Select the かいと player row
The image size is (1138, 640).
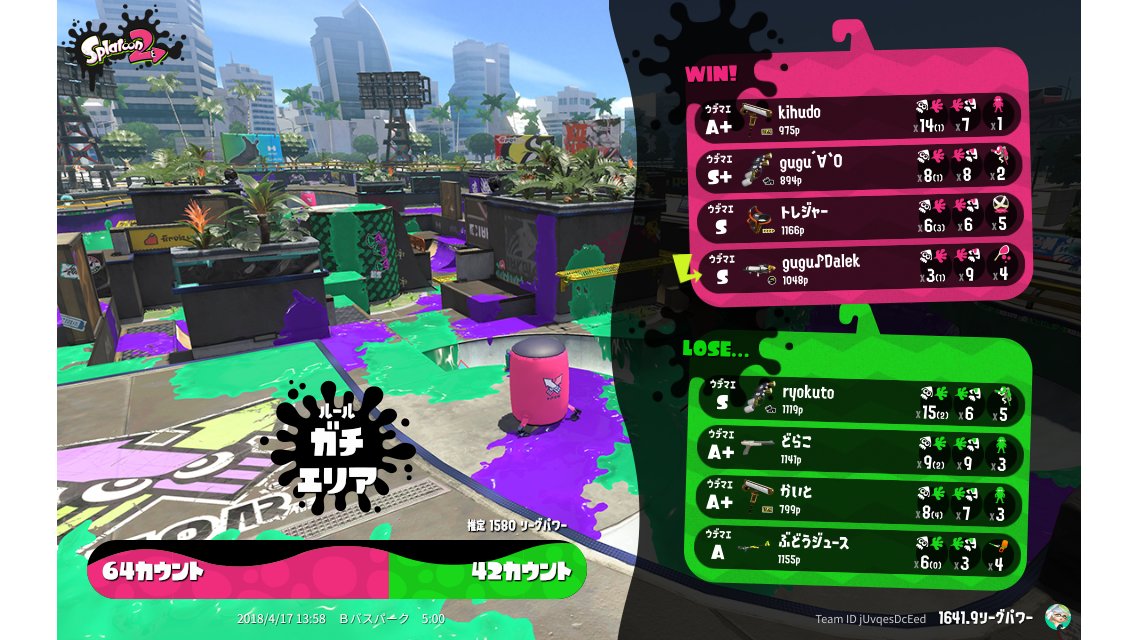(860, 498)
